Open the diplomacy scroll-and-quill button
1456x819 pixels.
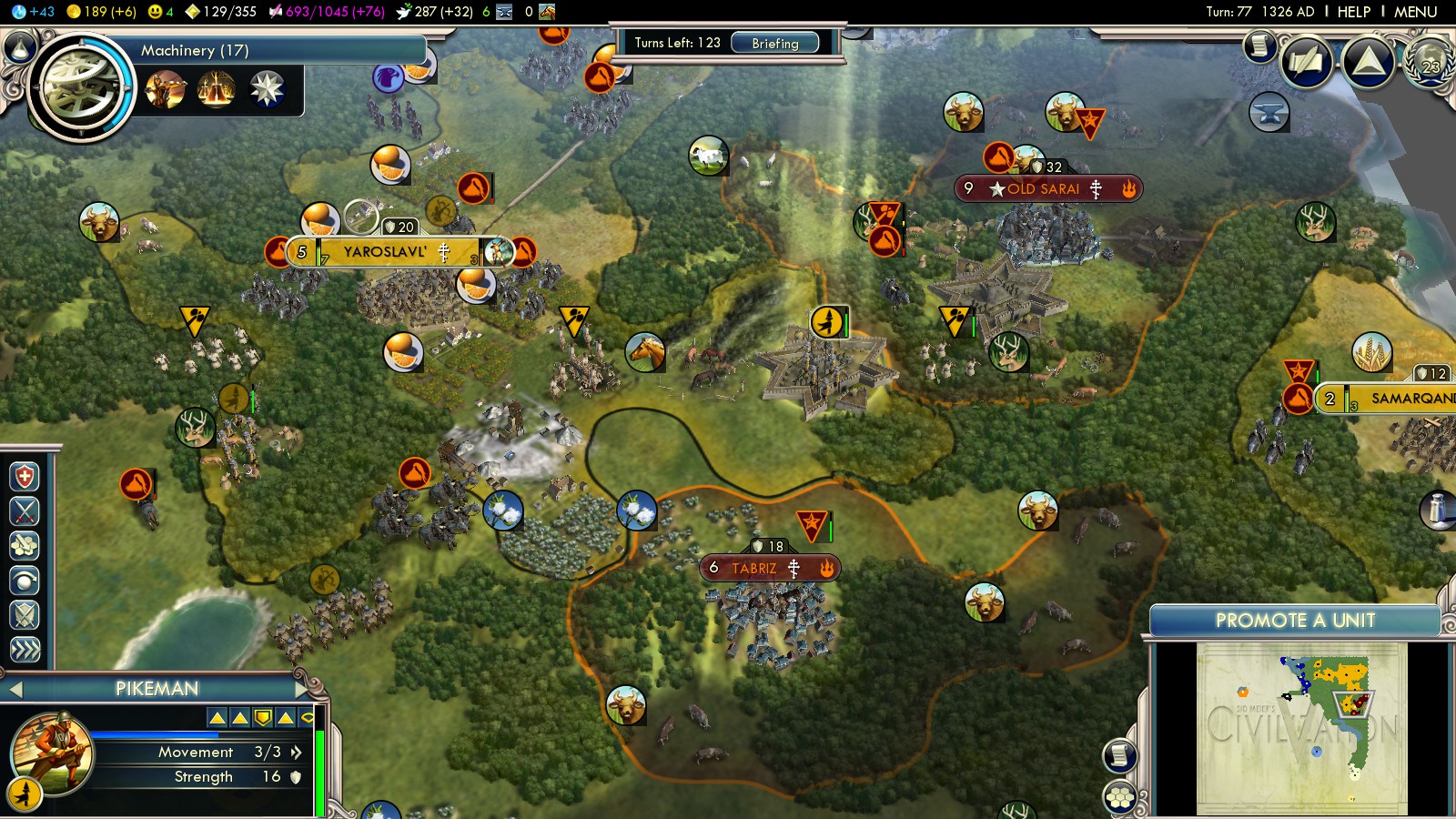pos(1307,62)
